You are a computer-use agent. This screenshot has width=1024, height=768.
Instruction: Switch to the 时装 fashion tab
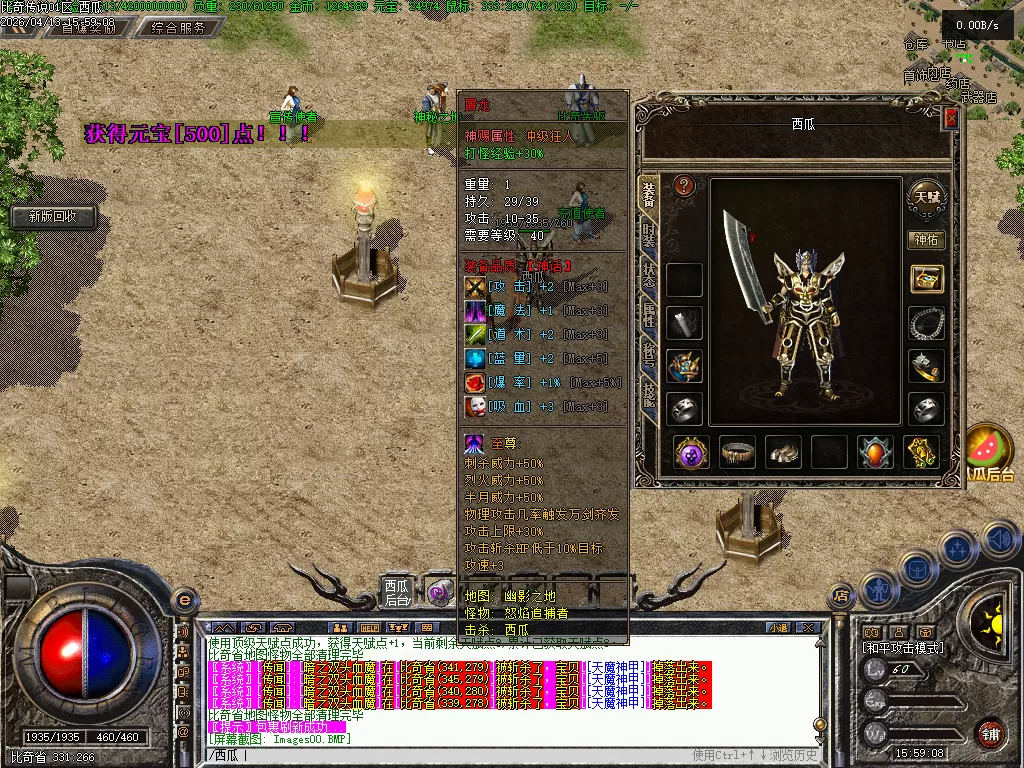click(x=649, y=237)
